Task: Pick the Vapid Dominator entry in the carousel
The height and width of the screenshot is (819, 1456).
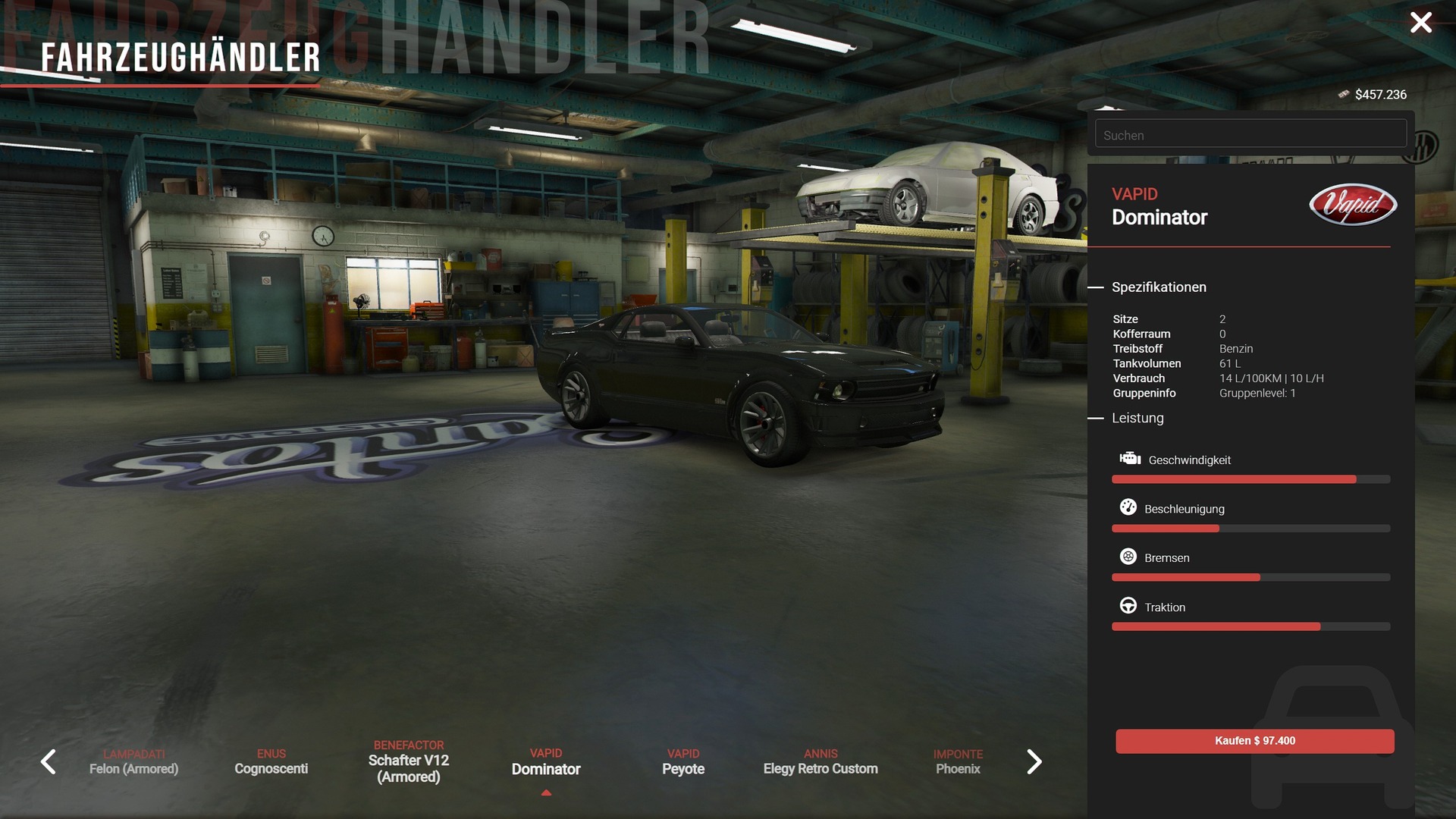Action: click(546, 762)
